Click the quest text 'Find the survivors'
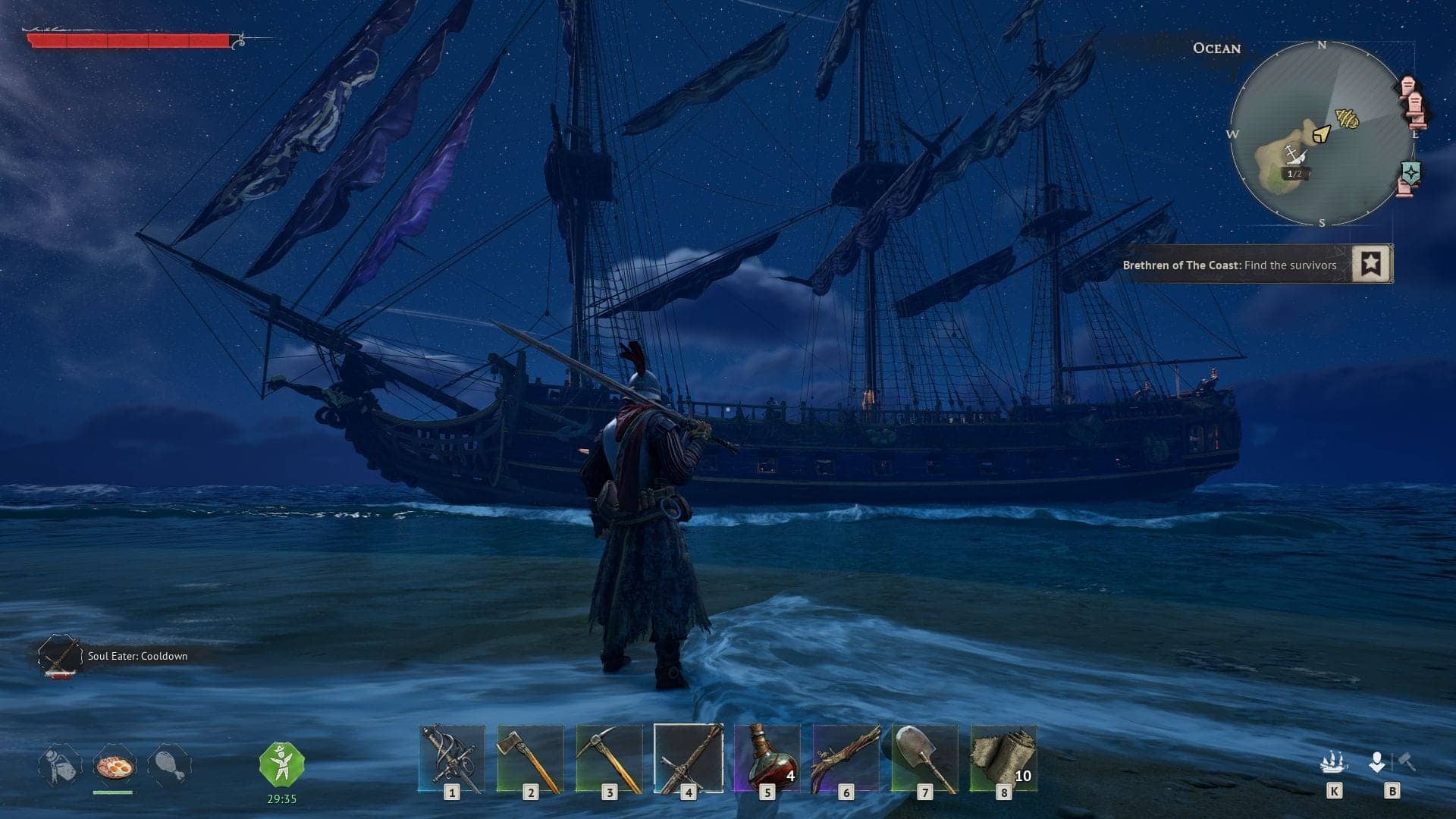The width and height of the screenshot is (1456, 819). 1289,265
